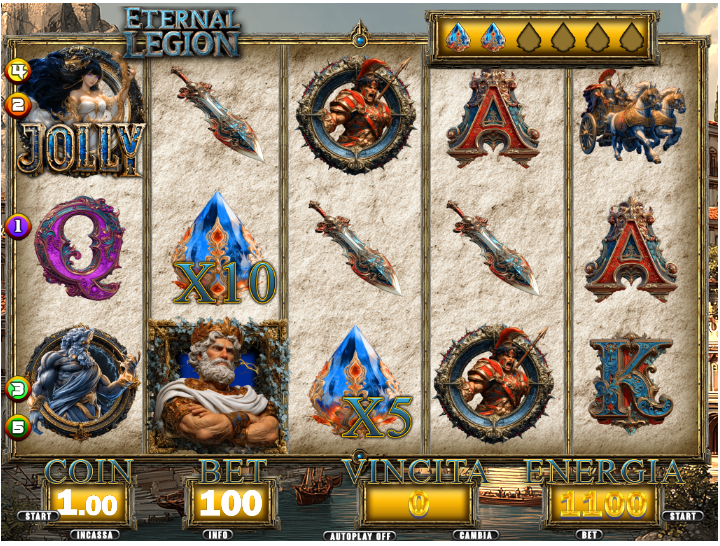Pick payline marker number 3
The width and height of the screenshot is (720, 546).
17,389
